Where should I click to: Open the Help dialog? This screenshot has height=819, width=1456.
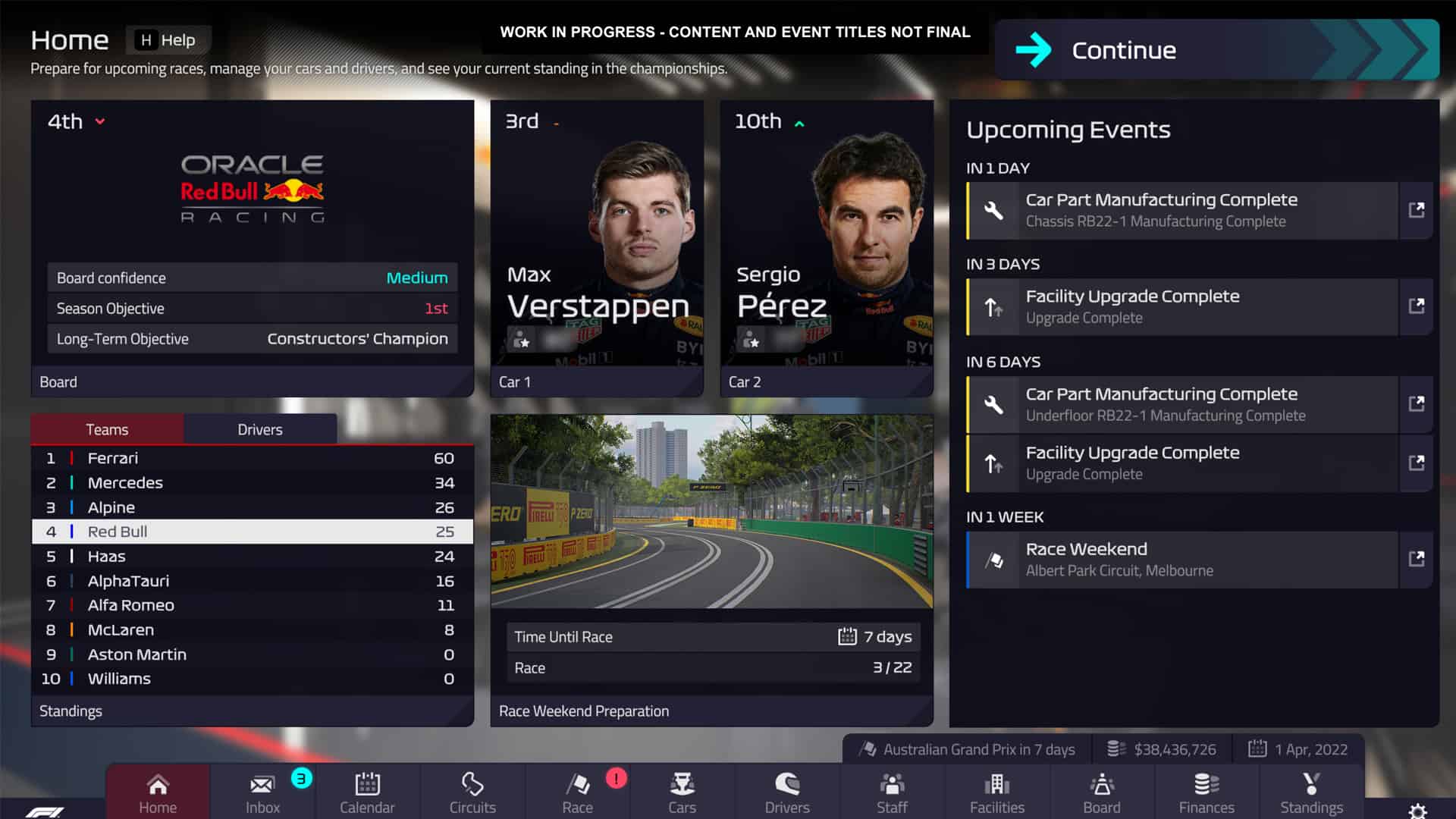(x=168, y=39)
